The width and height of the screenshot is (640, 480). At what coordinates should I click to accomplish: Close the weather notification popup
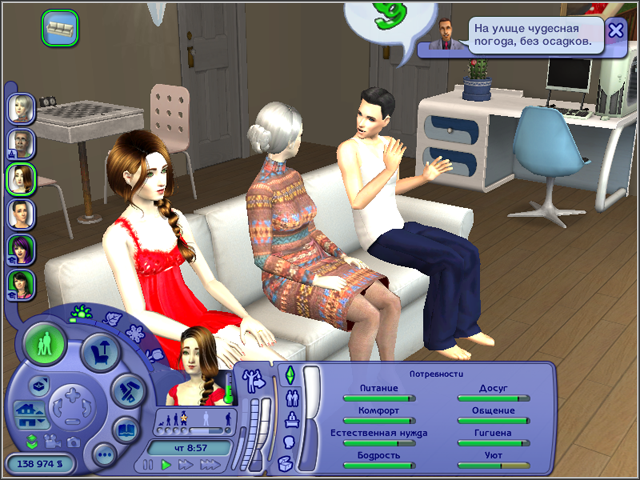click(616, 30)
